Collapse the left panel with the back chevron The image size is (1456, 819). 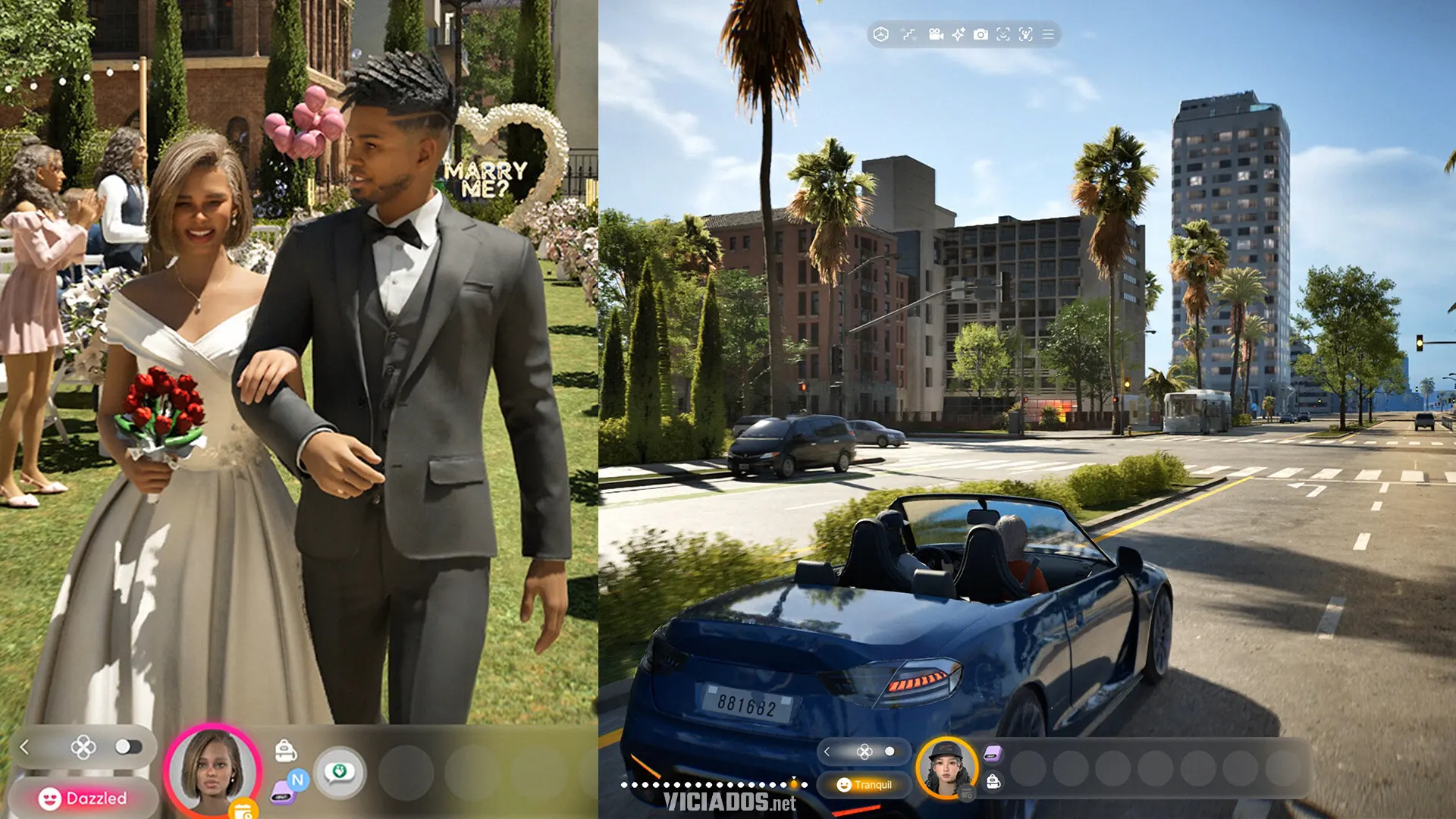pos(24,745)
